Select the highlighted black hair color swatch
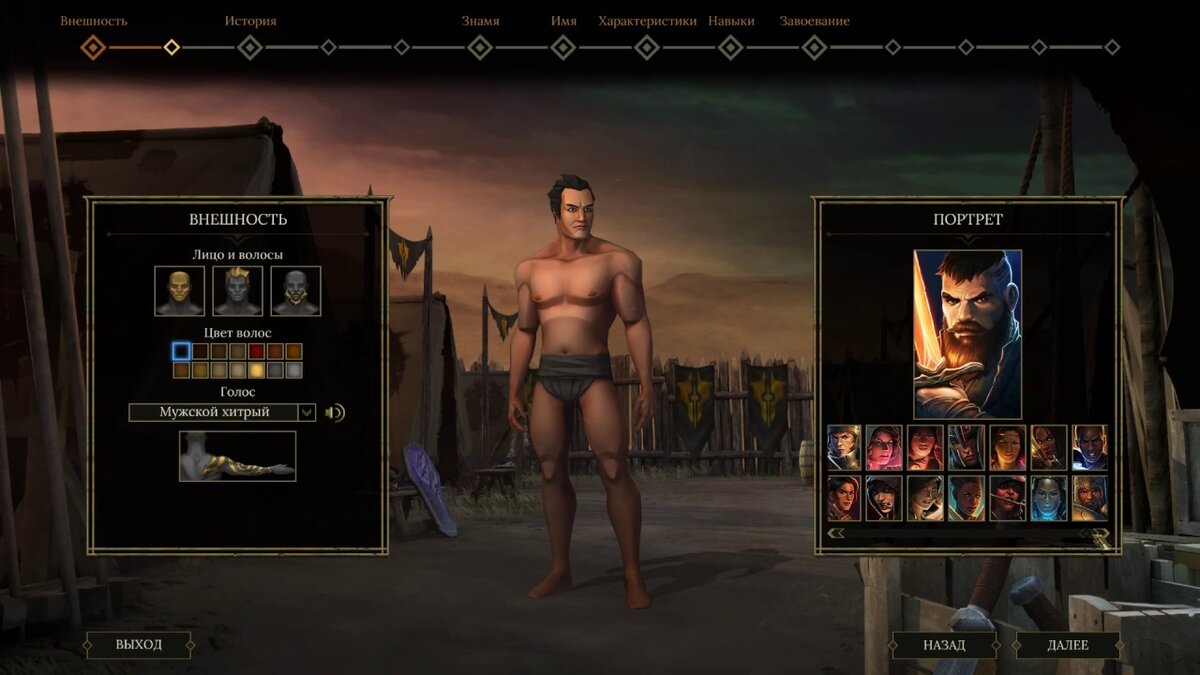Image resolution: width=1200 pixels, height=675 pixels. (181, 351)
